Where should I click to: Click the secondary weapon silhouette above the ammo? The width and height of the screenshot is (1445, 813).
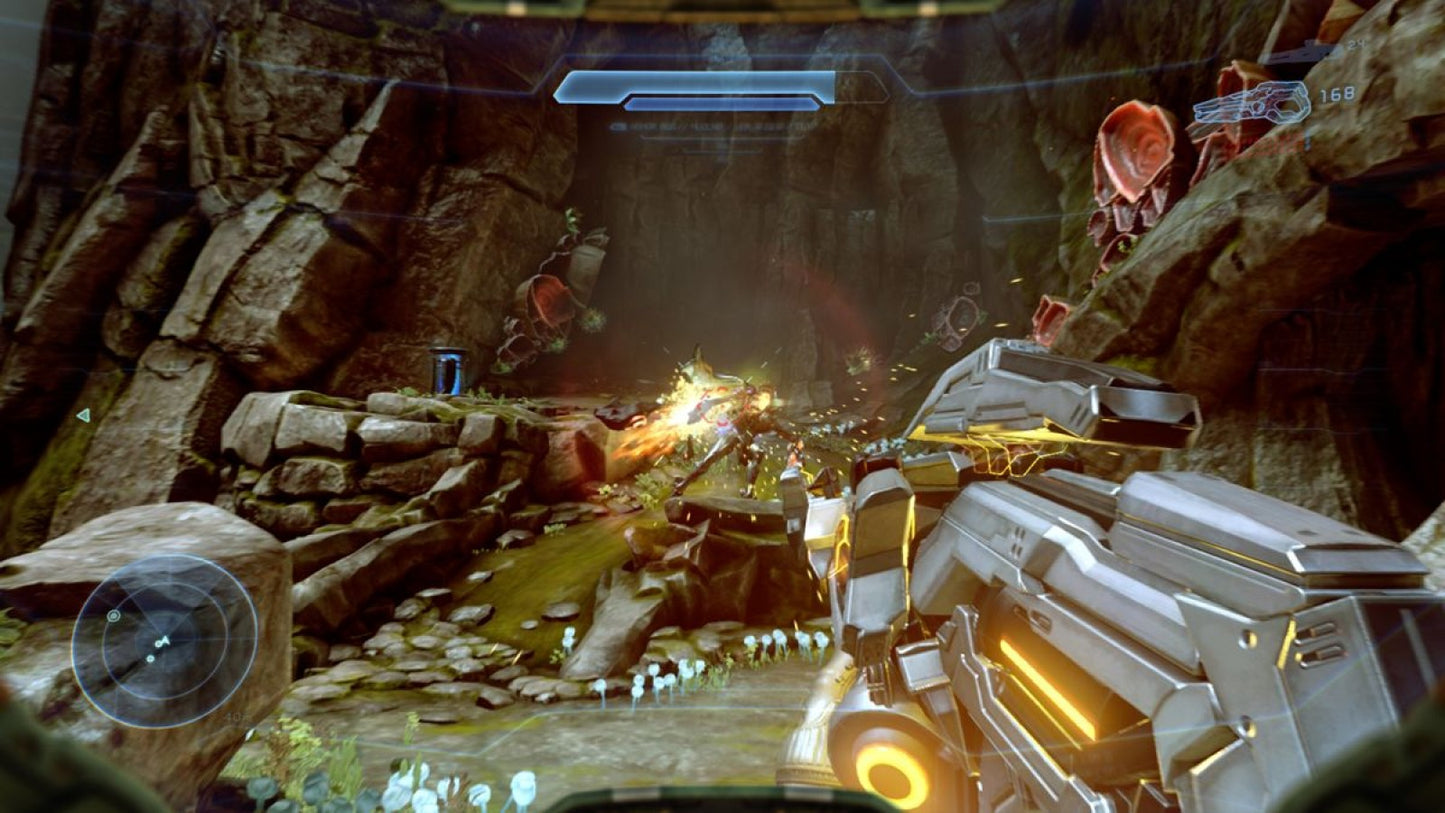pos(1295,55)
